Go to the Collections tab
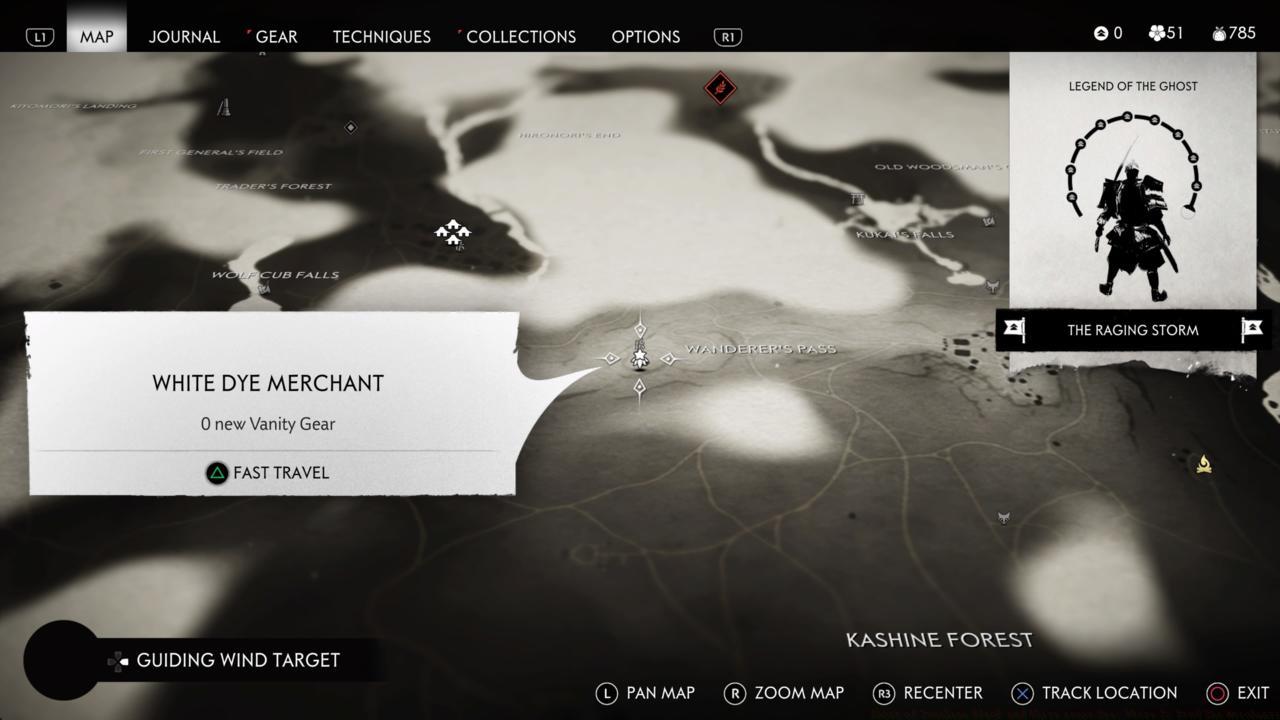This screenshot has height=720, width=1280. click(x=521, y=36)
